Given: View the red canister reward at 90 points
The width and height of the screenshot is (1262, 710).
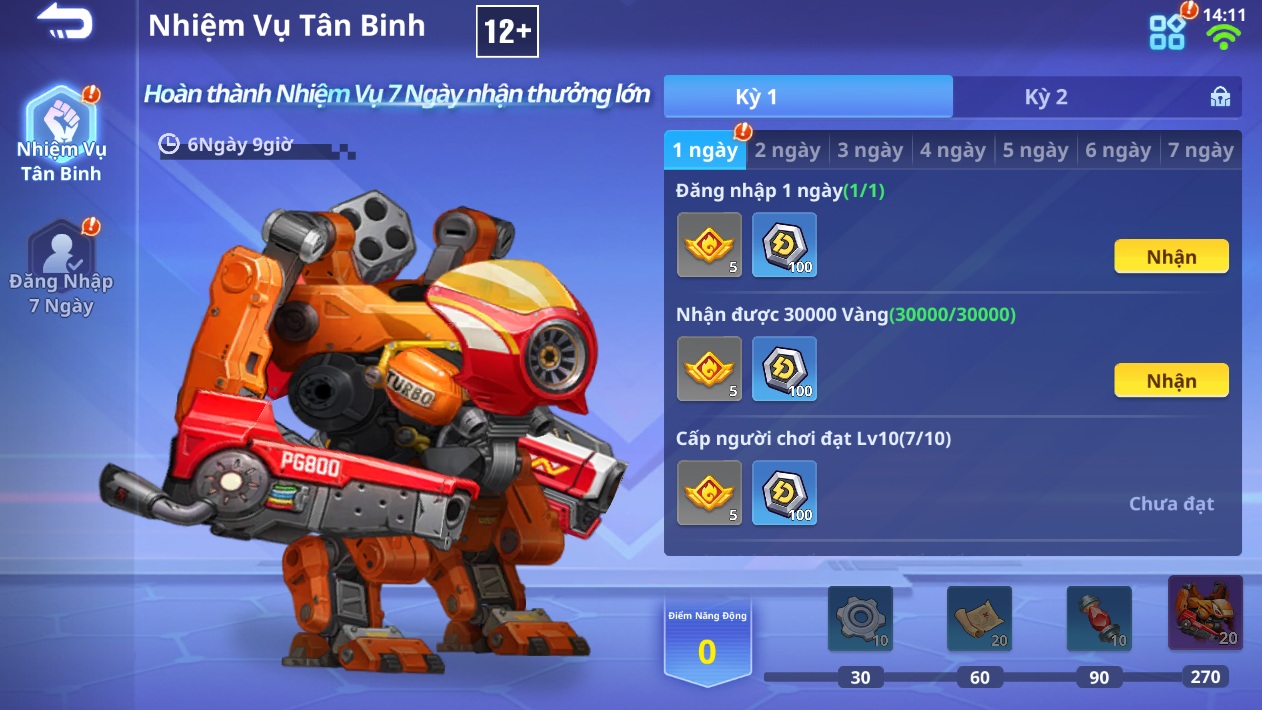Looking at the screenshot, I should tap(1099, 619).
